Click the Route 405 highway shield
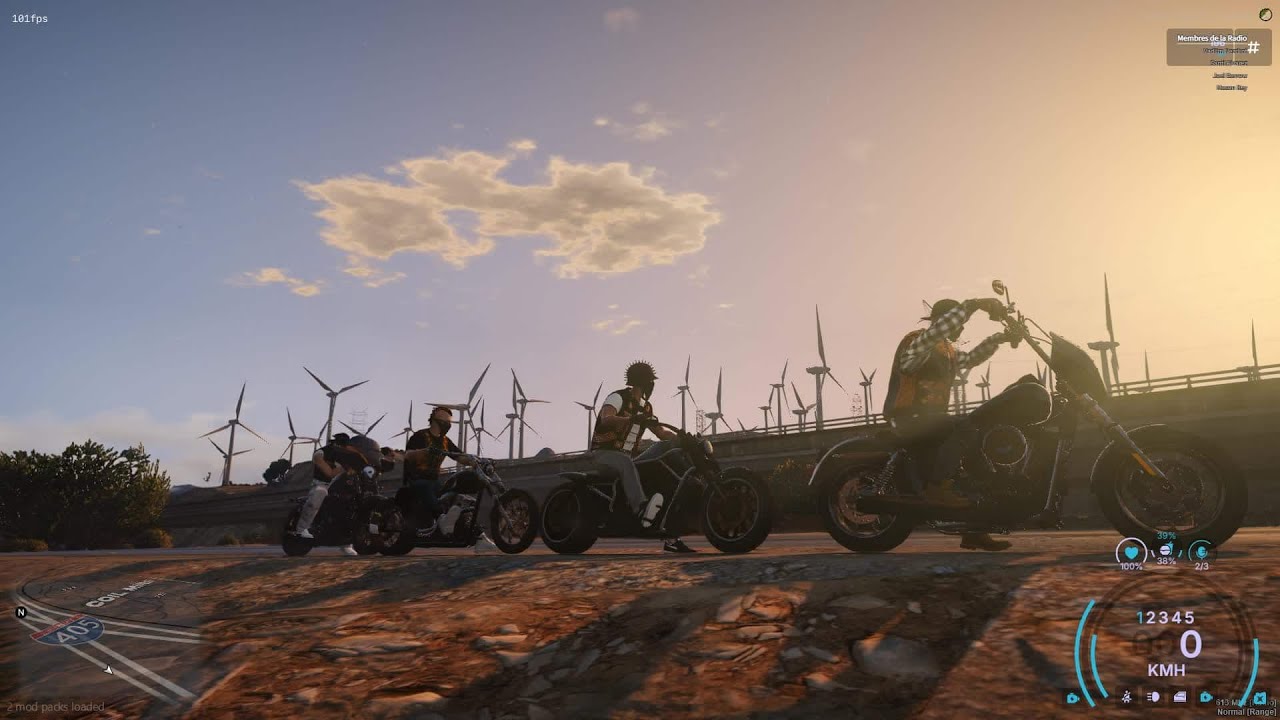Image resolution: width=1280 pixels, height=720 pixels. [67, 629]
